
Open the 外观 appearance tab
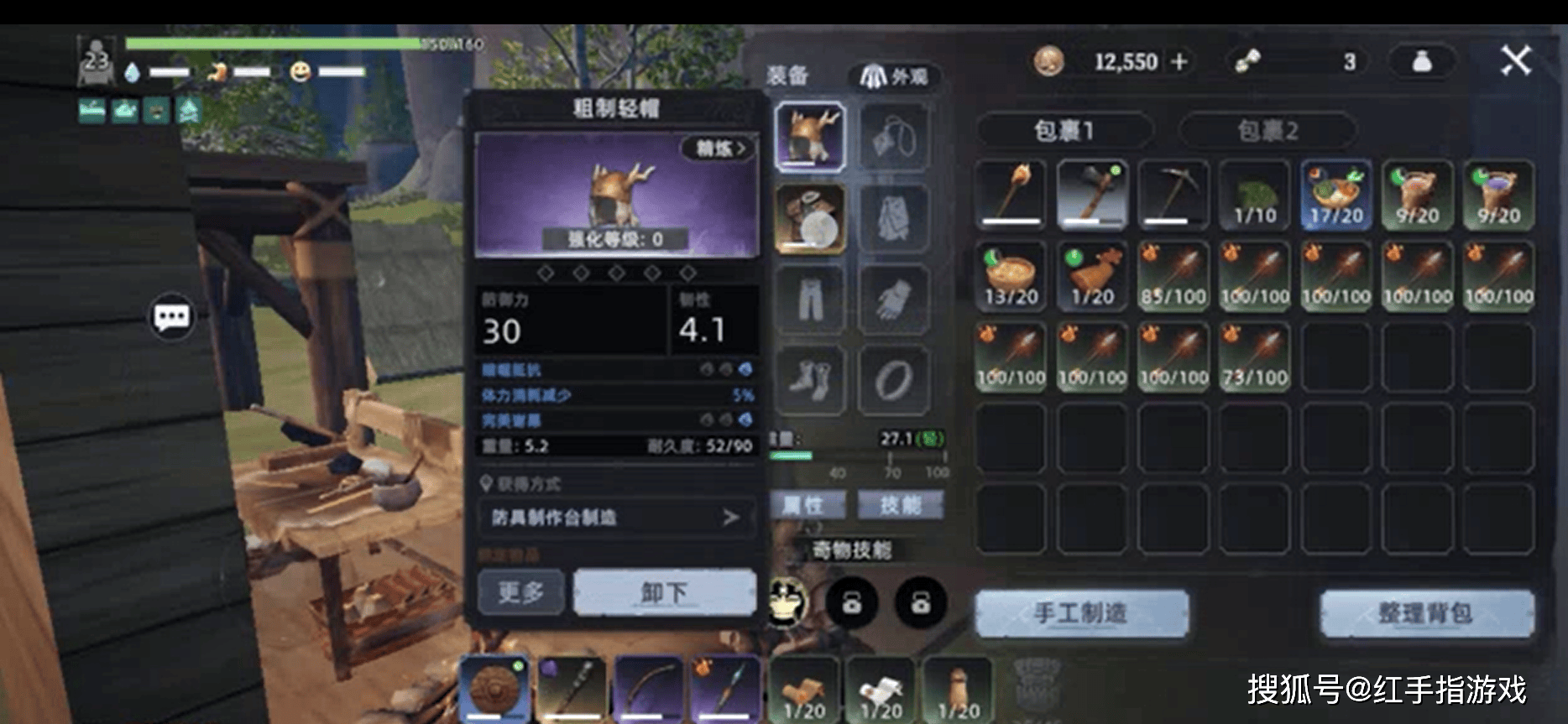894,77
